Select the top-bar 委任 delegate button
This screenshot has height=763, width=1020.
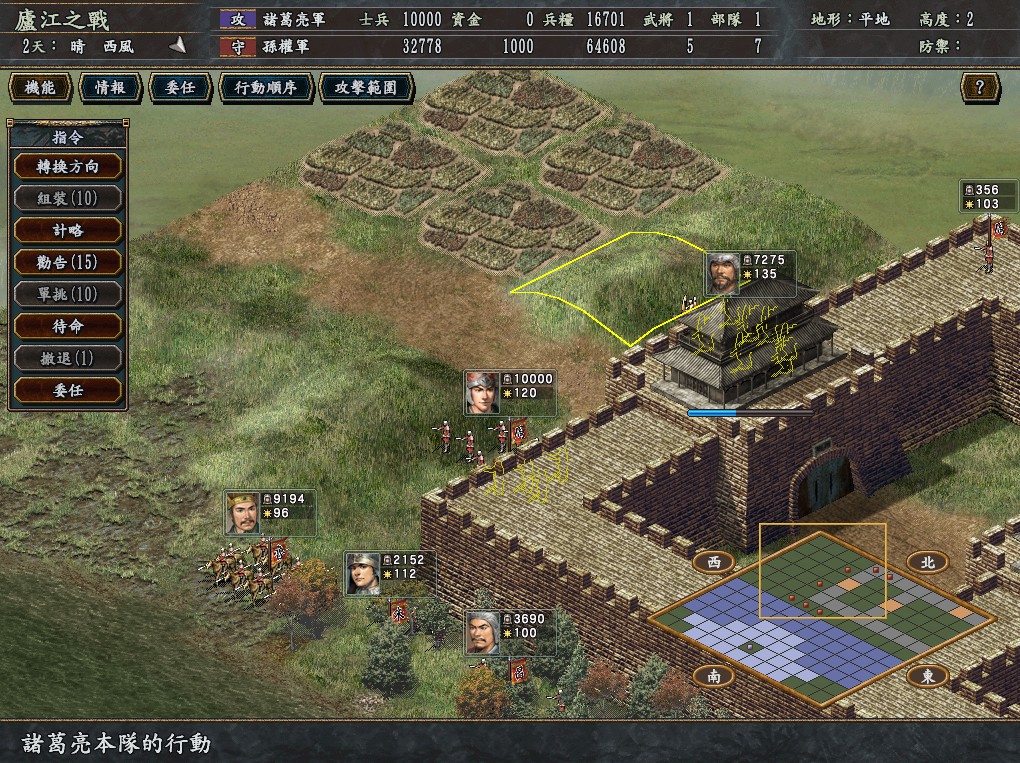pyautogui.click(x=179, y=88)
